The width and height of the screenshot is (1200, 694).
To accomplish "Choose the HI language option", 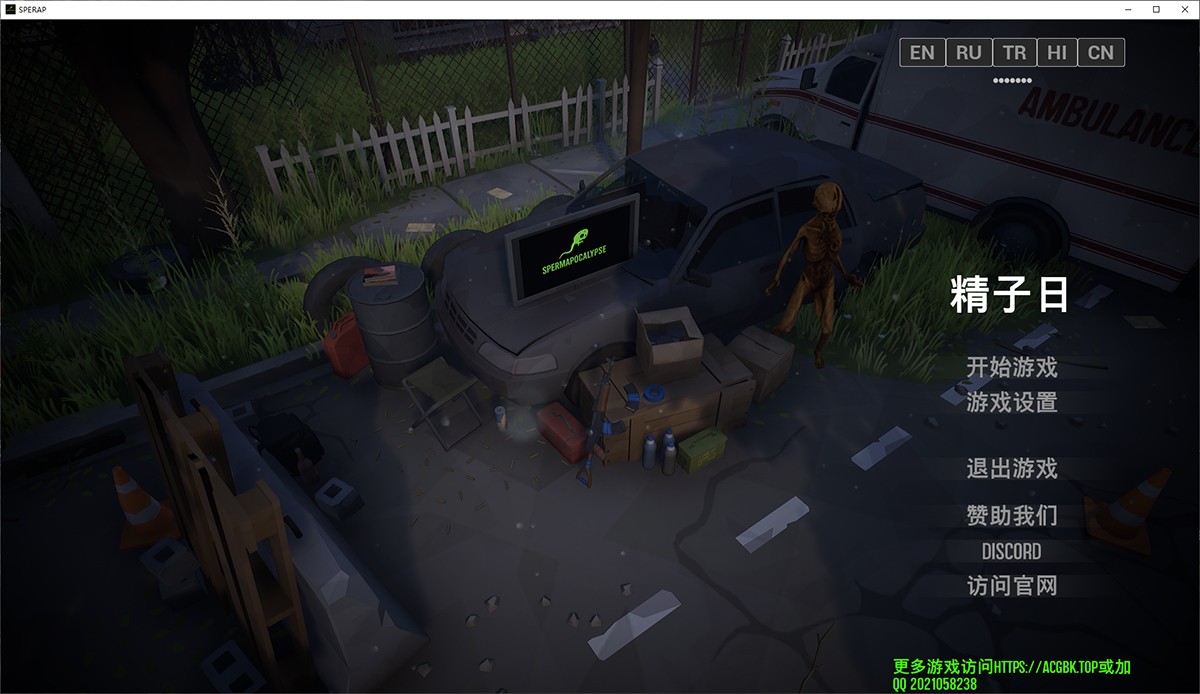I will click(1057, 52).
